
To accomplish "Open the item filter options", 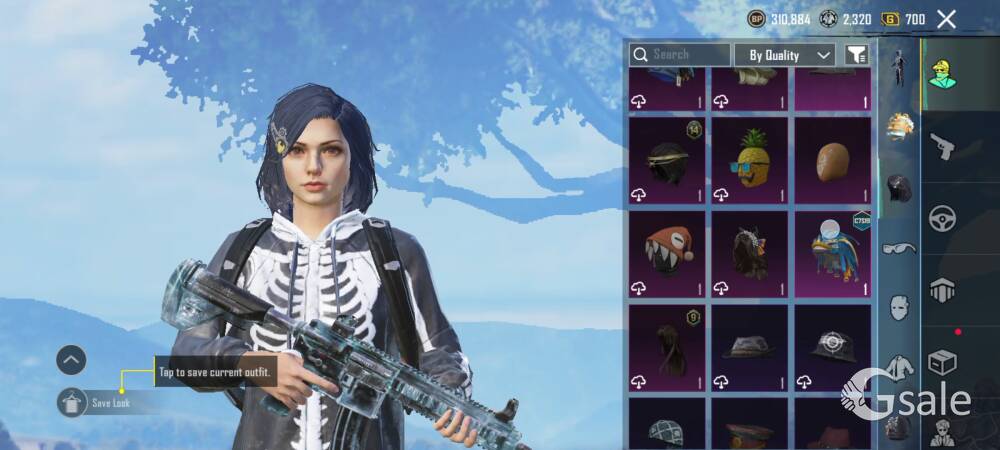I will point(856,55).
